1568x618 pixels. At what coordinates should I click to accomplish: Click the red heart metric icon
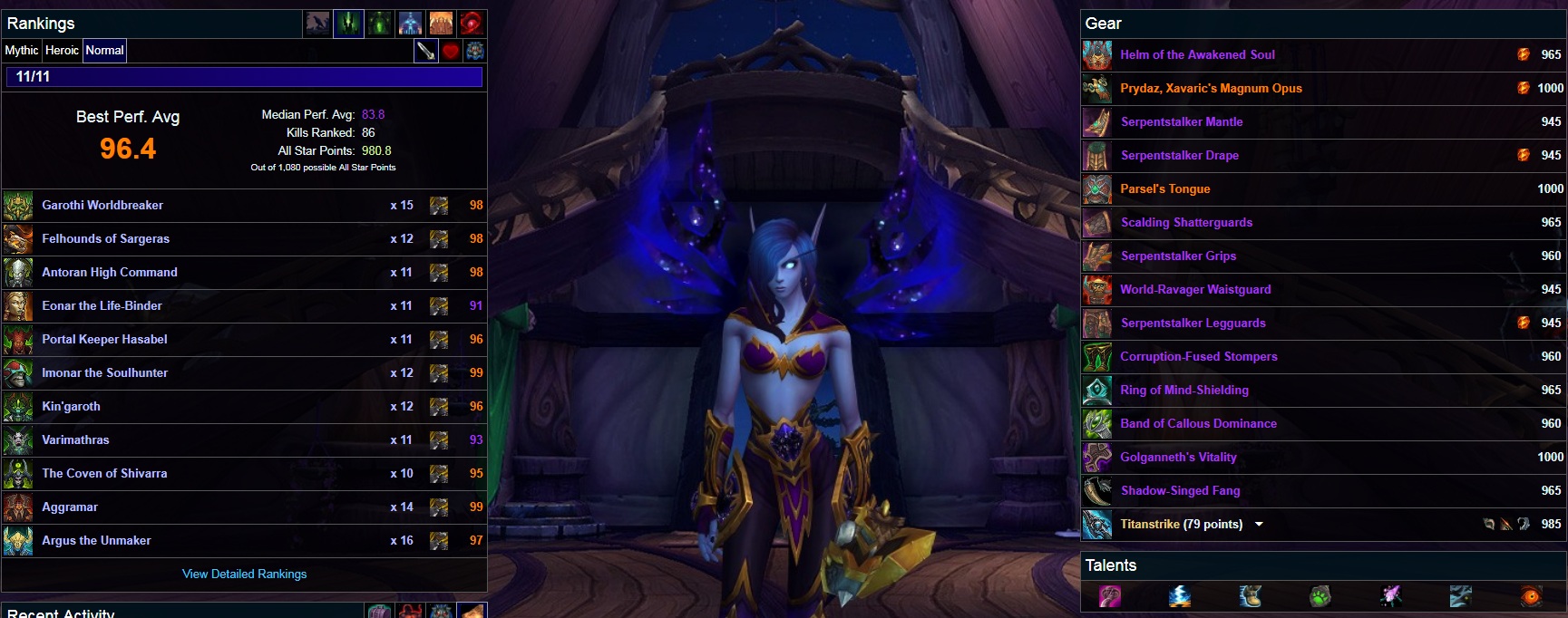tap(451, 52)
